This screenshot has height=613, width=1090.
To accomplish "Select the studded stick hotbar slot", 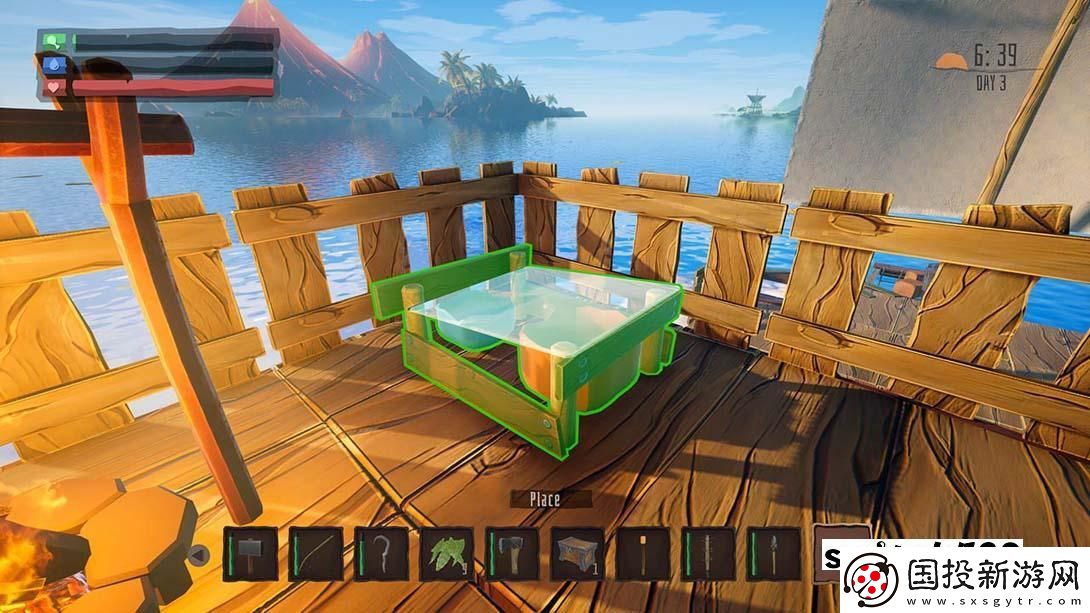I will (x=709, y=553).
